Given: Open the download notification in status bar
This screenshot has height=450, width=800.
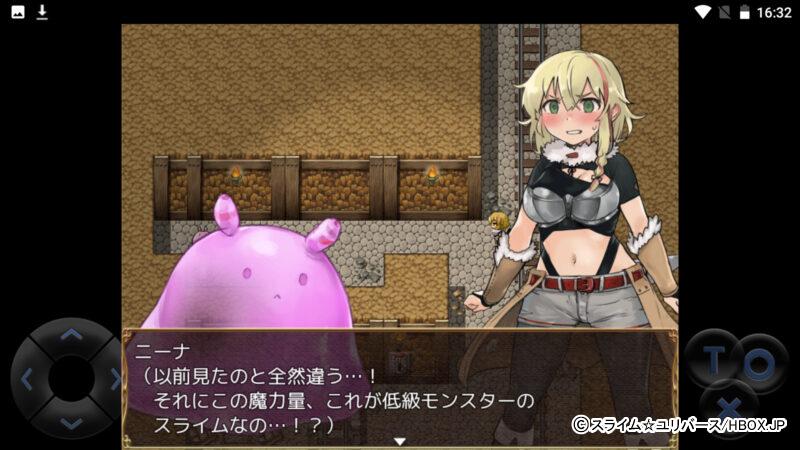Looking at the screenshot, I should [42, 12].
